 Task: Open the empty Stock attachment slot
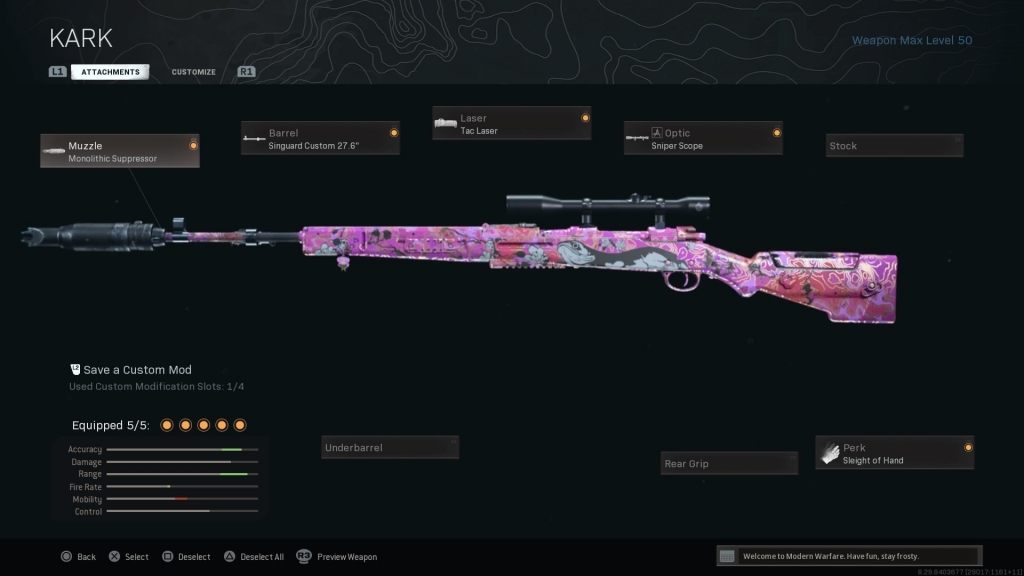(x=894, y=146)
